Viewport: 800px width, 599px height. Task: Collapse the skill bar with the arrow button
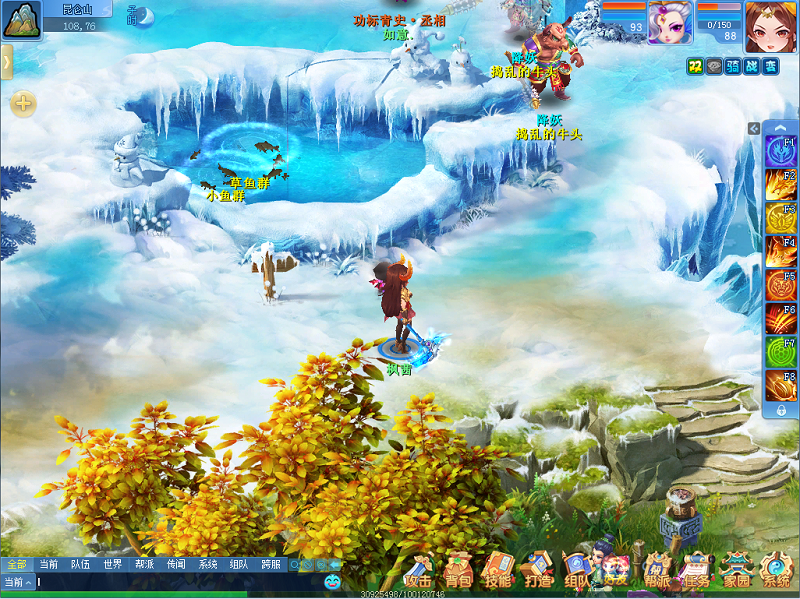[x=754, y=128]
